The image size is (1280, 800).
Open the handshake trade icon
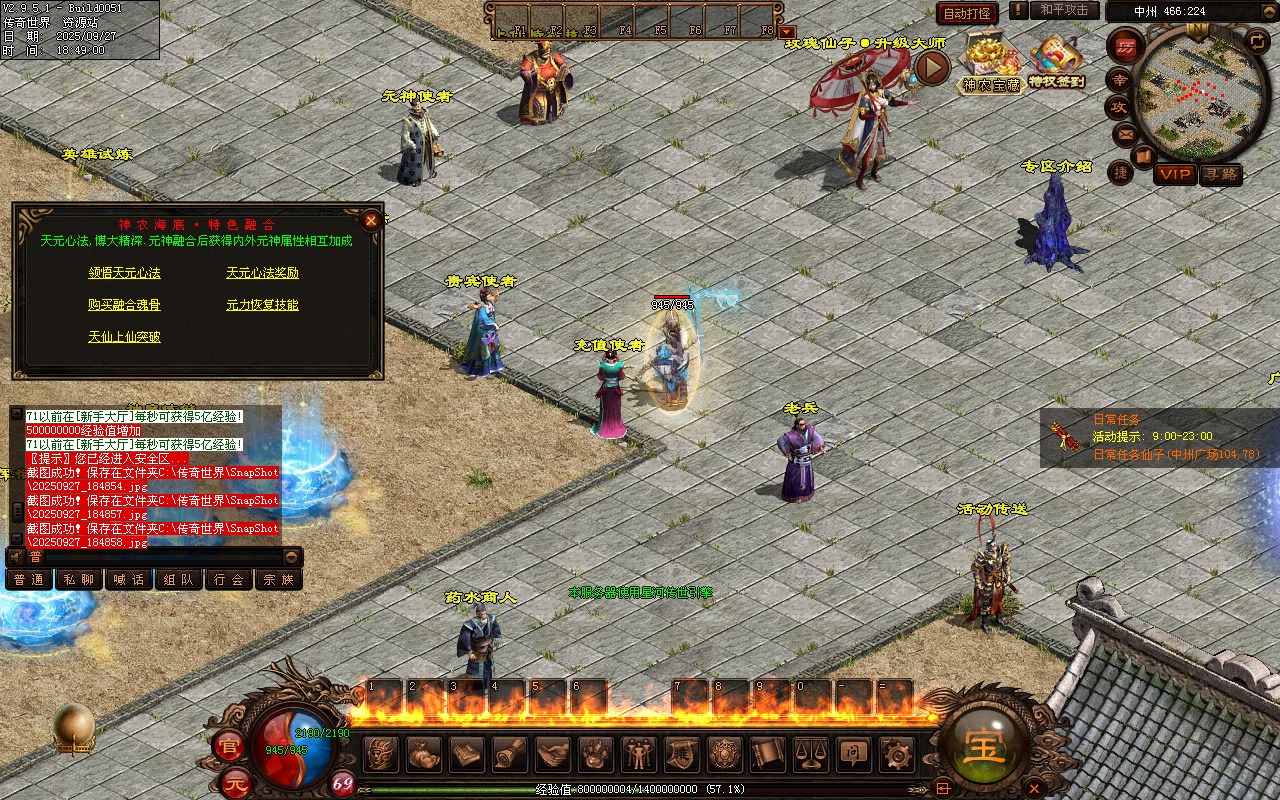click(552, 754)
